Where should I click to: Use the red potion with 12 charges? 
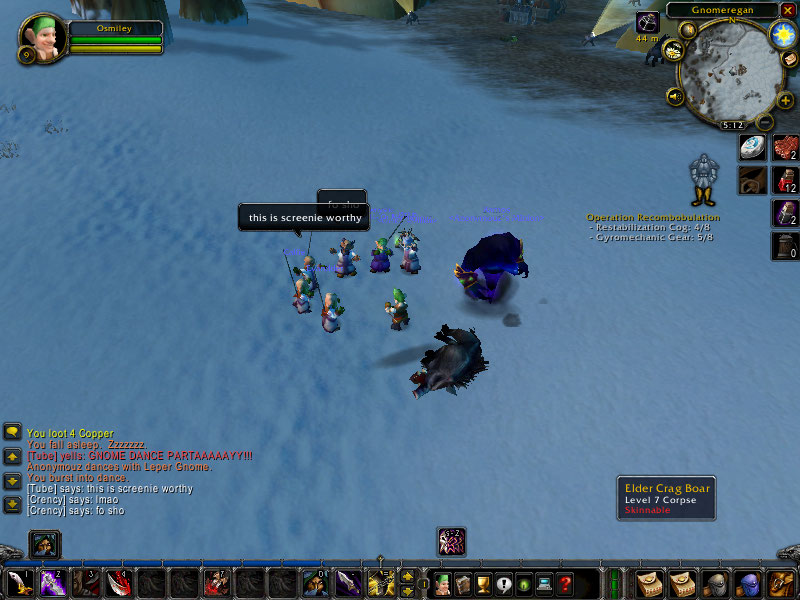click(x=784, y=180)
